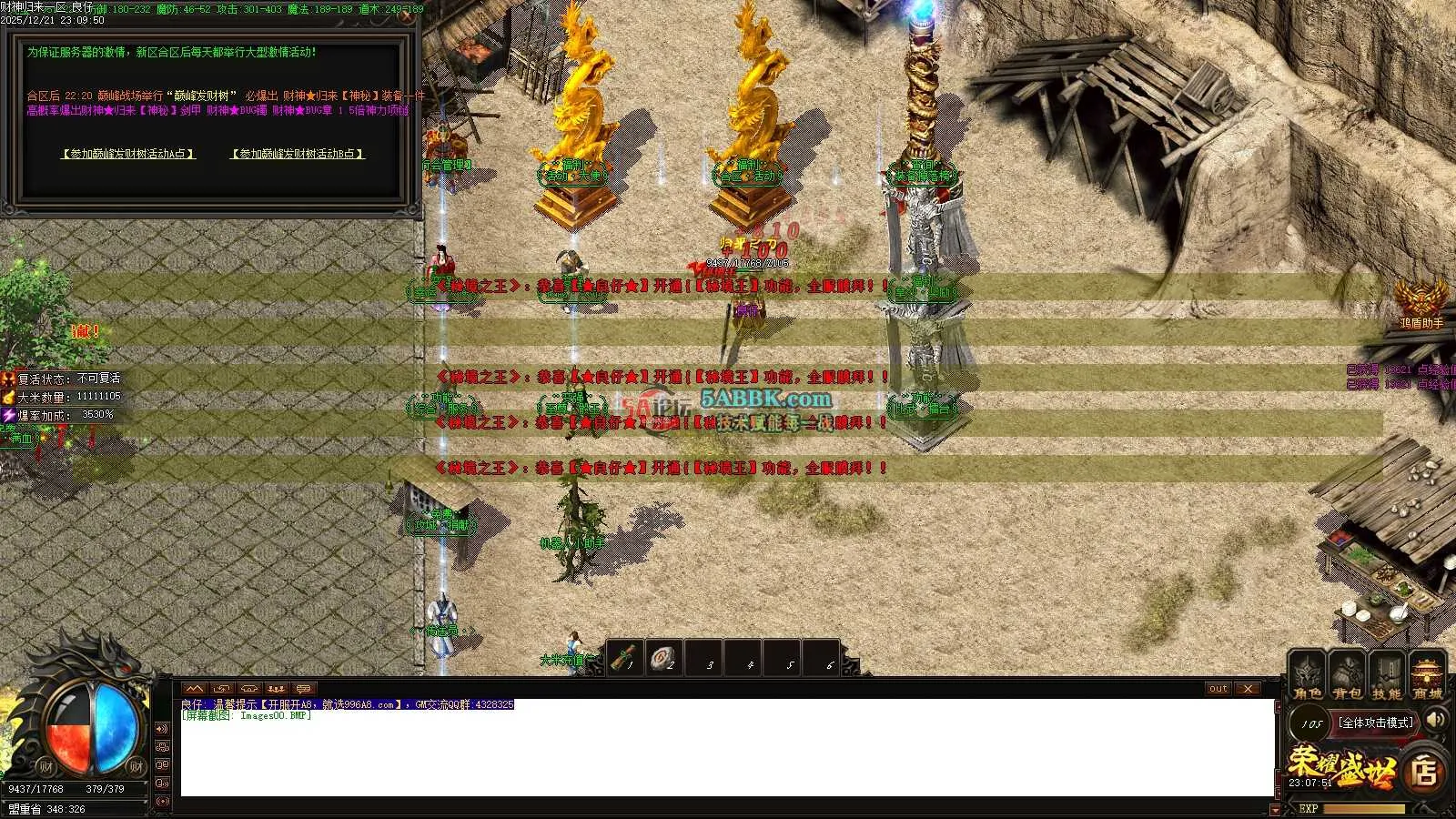Select the mountain-shaped chat channel tab
Image resolution: width=1456 pixels, height=819 pixels.
[194, 689]
